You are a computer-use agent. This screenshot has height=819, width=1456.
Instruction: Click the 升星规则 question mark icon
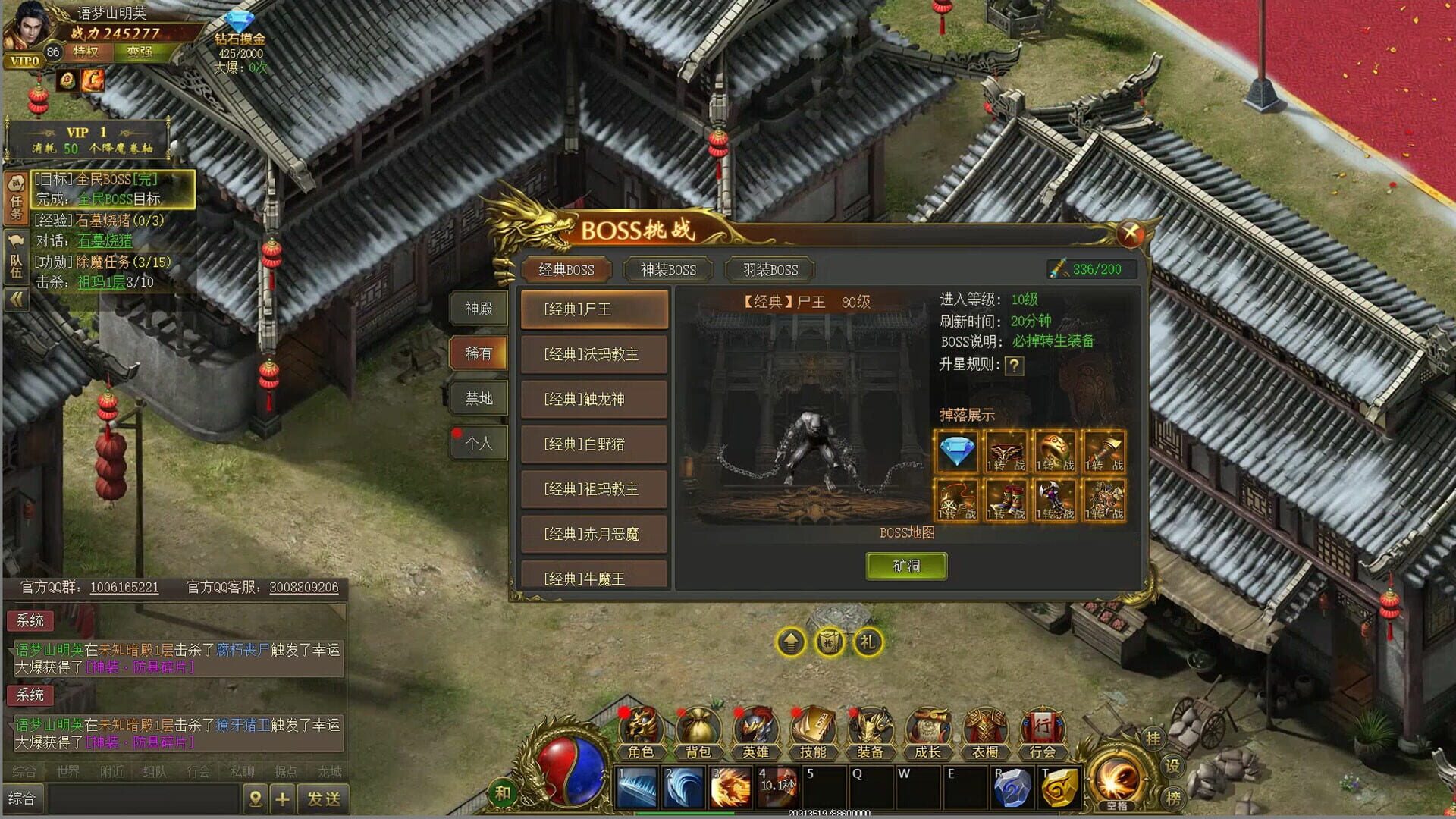1014,366
